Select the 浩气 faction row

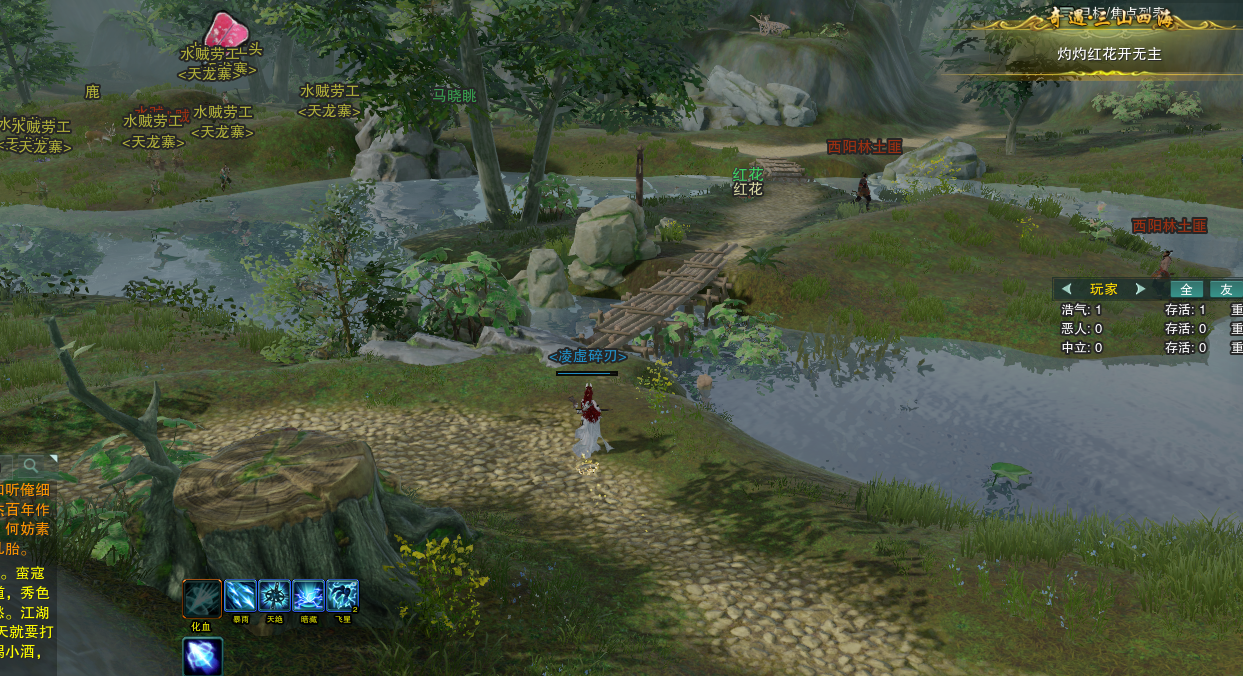[x=1082, y=310]
